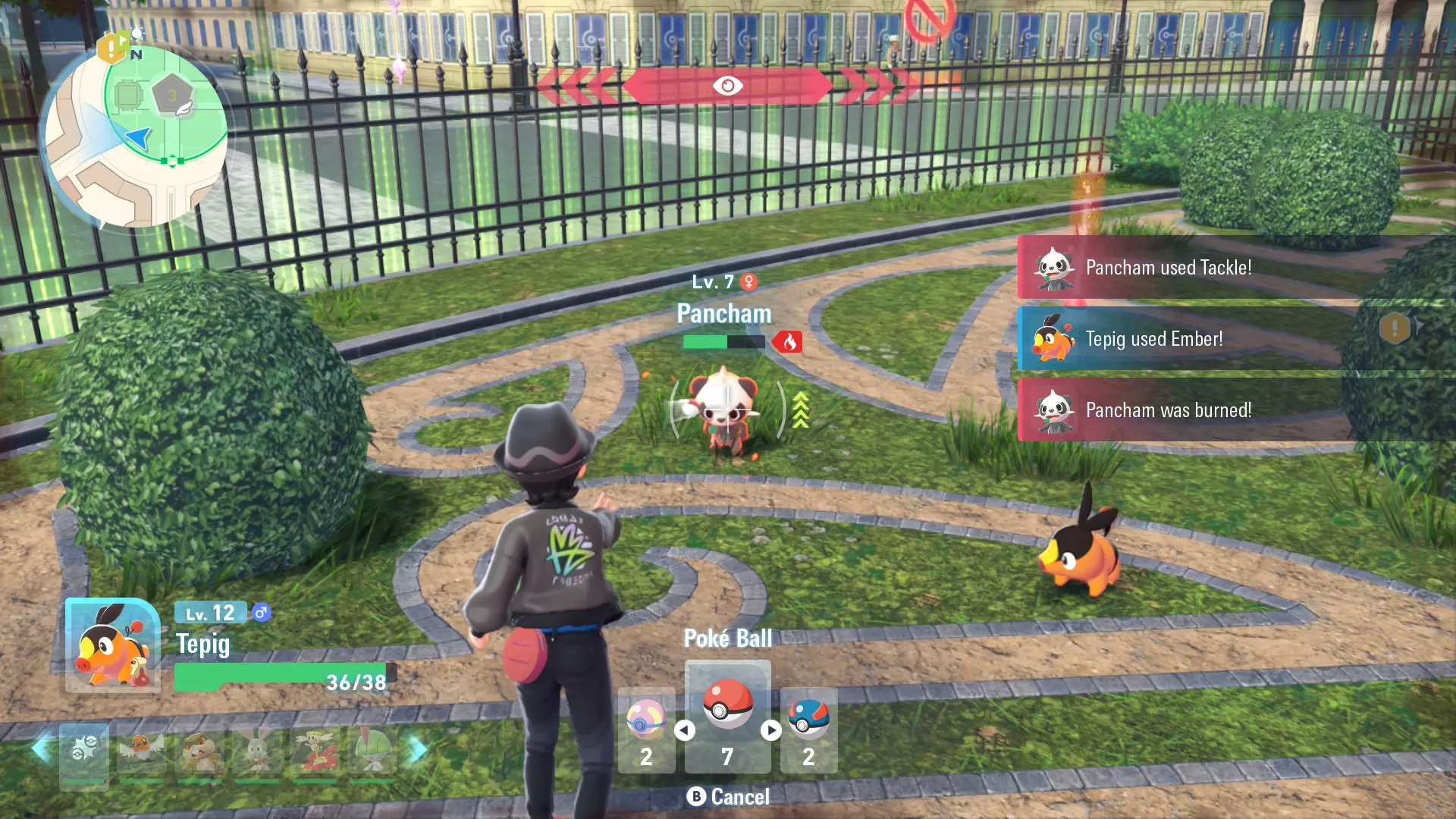Switch to Ralts in the party bar

[372, 752]
